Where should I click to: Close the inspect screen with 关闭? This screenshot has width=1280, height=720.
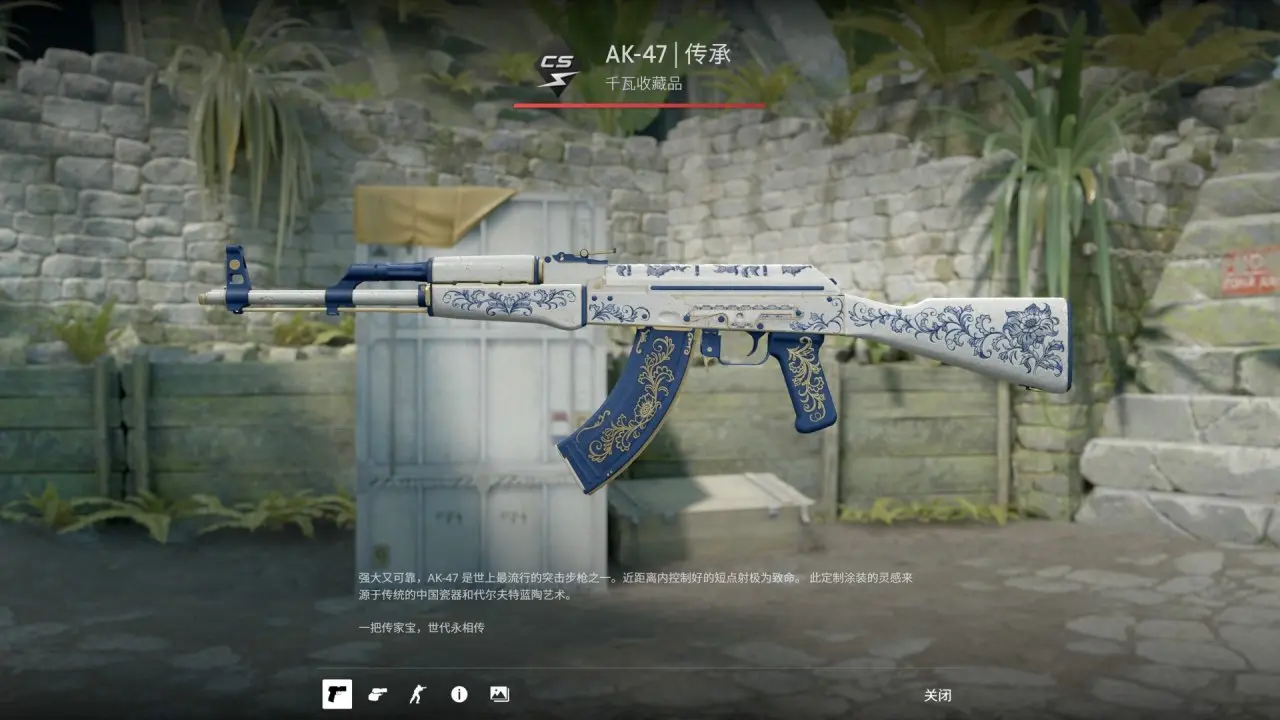coord(937,695)
